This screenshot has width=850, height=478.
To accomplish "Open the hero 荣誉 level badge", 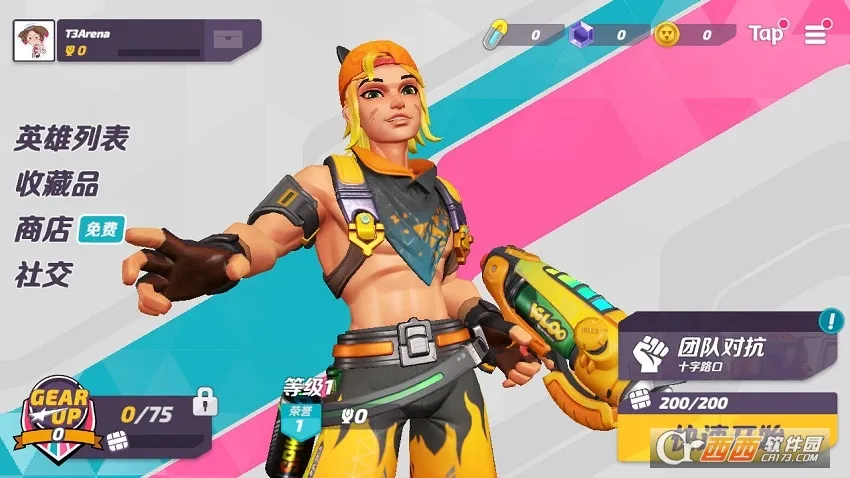I will 297,420.
